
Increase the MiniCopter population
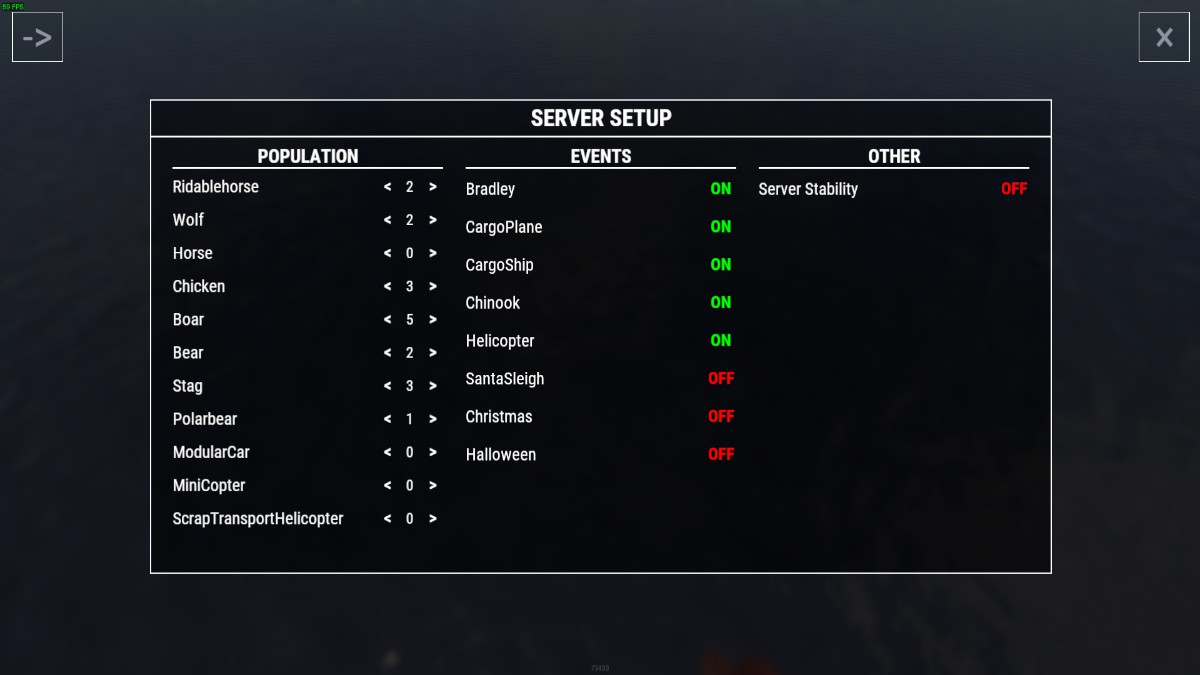433,485
